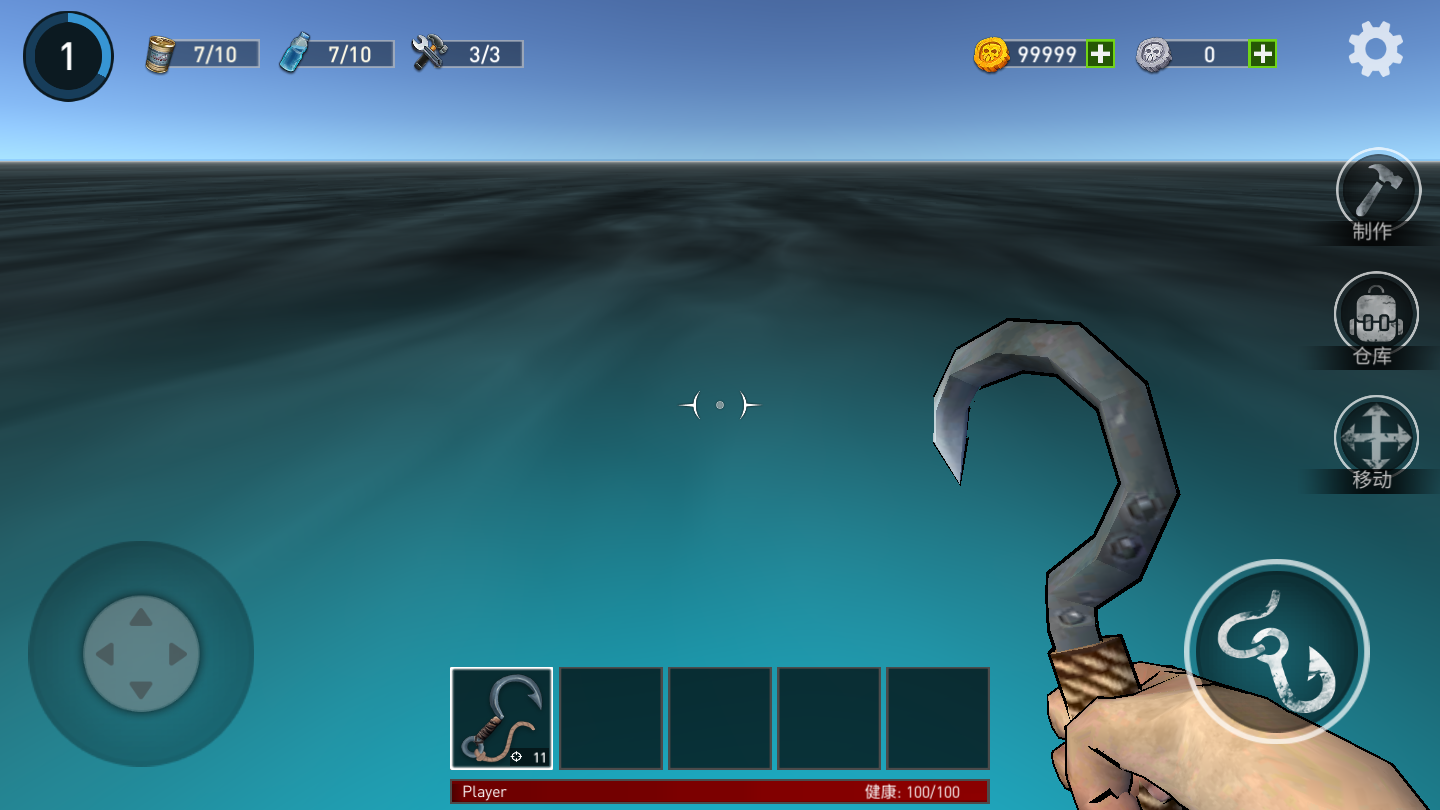Add silver skull coins with the plus button

tap(1263, 54)
